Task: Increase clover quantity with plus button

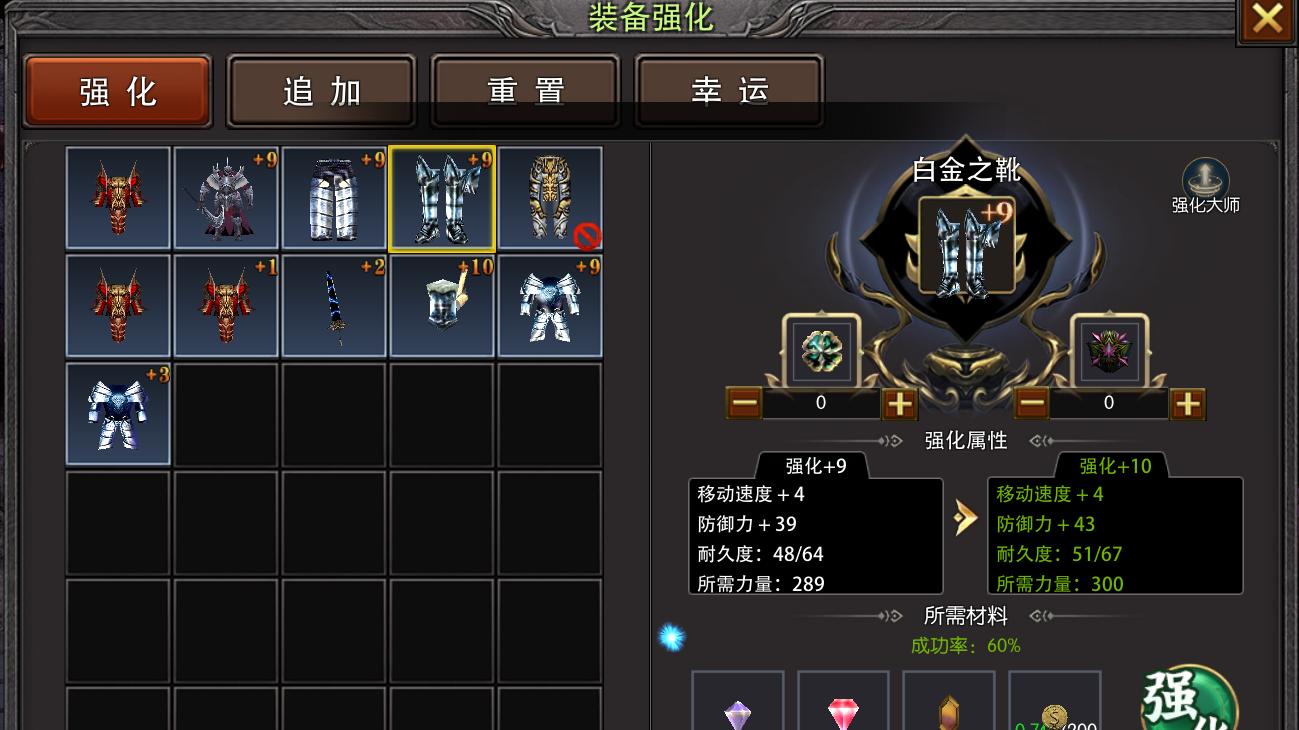Action: (x=898, y=403)
